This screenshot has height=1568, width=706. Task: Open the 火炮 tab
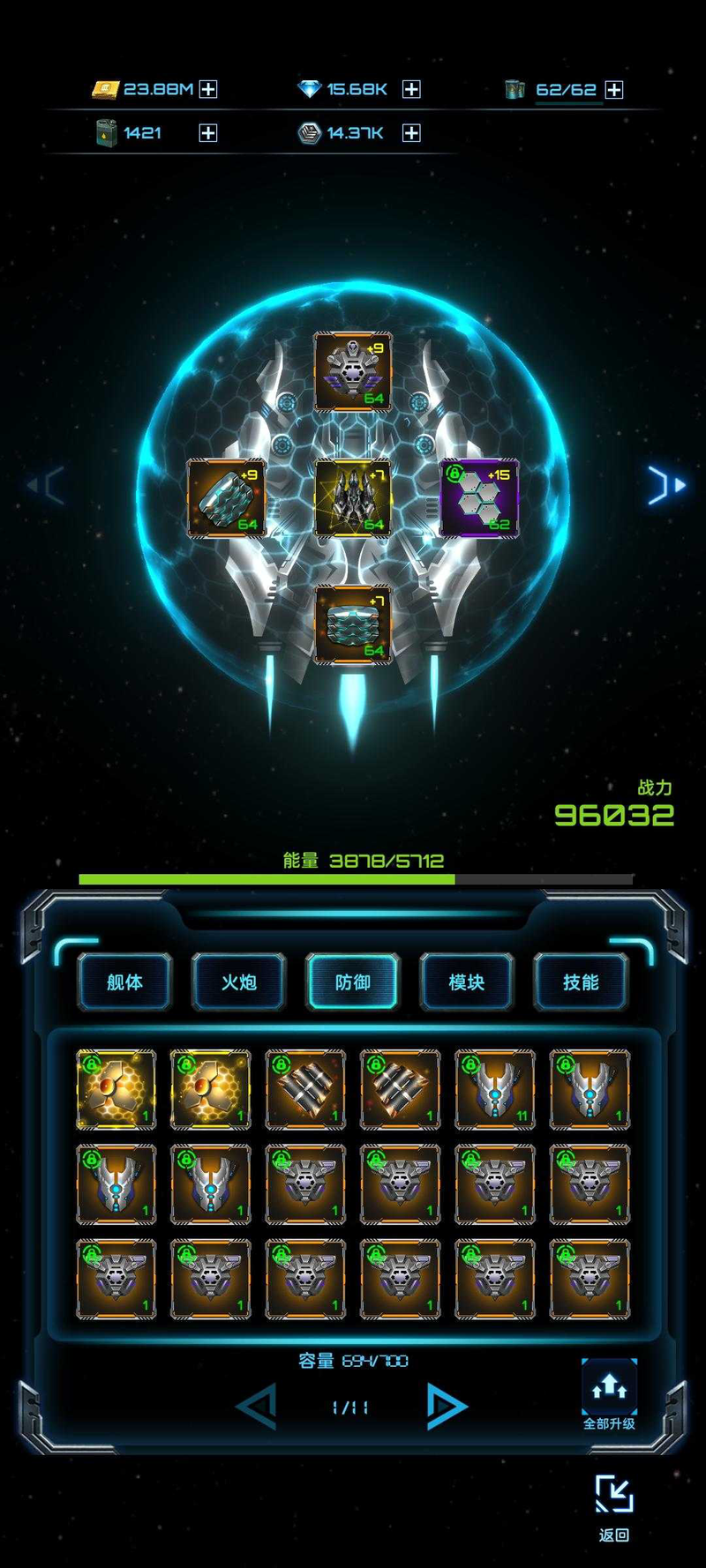pyautogui.click(x=238, y=982)
